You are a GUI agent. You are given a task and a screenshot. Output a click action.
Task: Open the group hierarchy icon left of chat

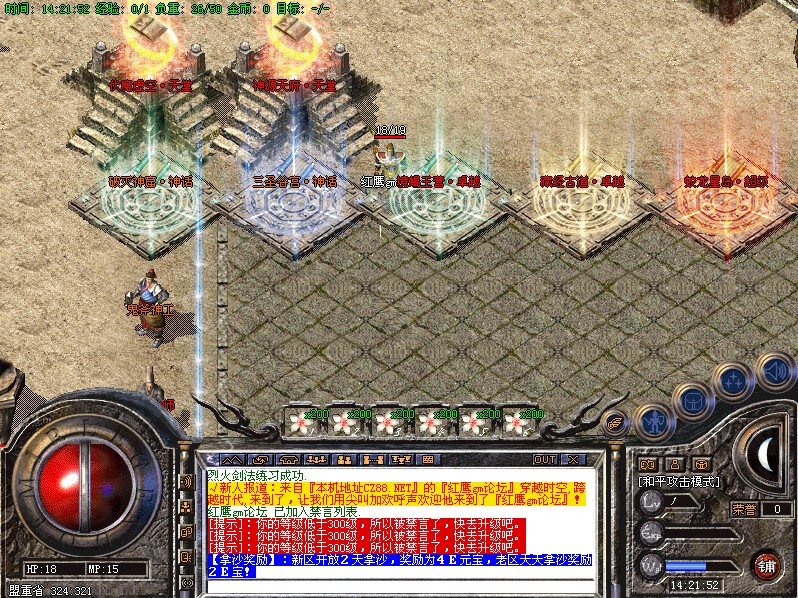[x=185, y=507]
